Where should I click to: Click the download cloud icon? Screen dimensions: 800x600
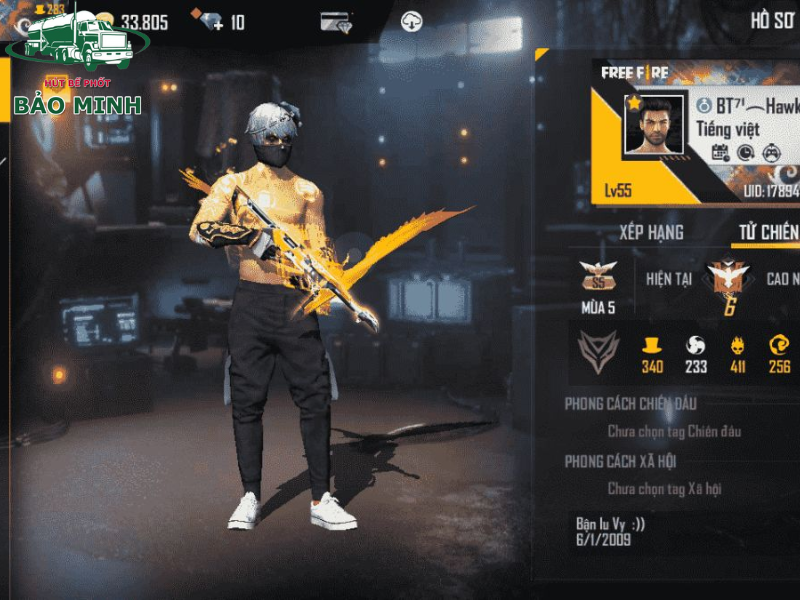[x=411, y=21]
